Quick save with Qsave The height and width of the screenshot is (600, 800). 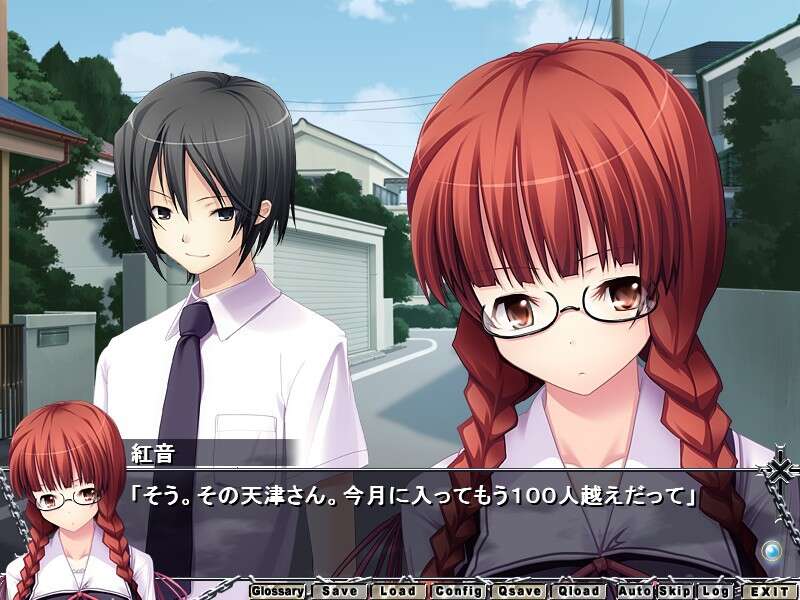[518, 591]
